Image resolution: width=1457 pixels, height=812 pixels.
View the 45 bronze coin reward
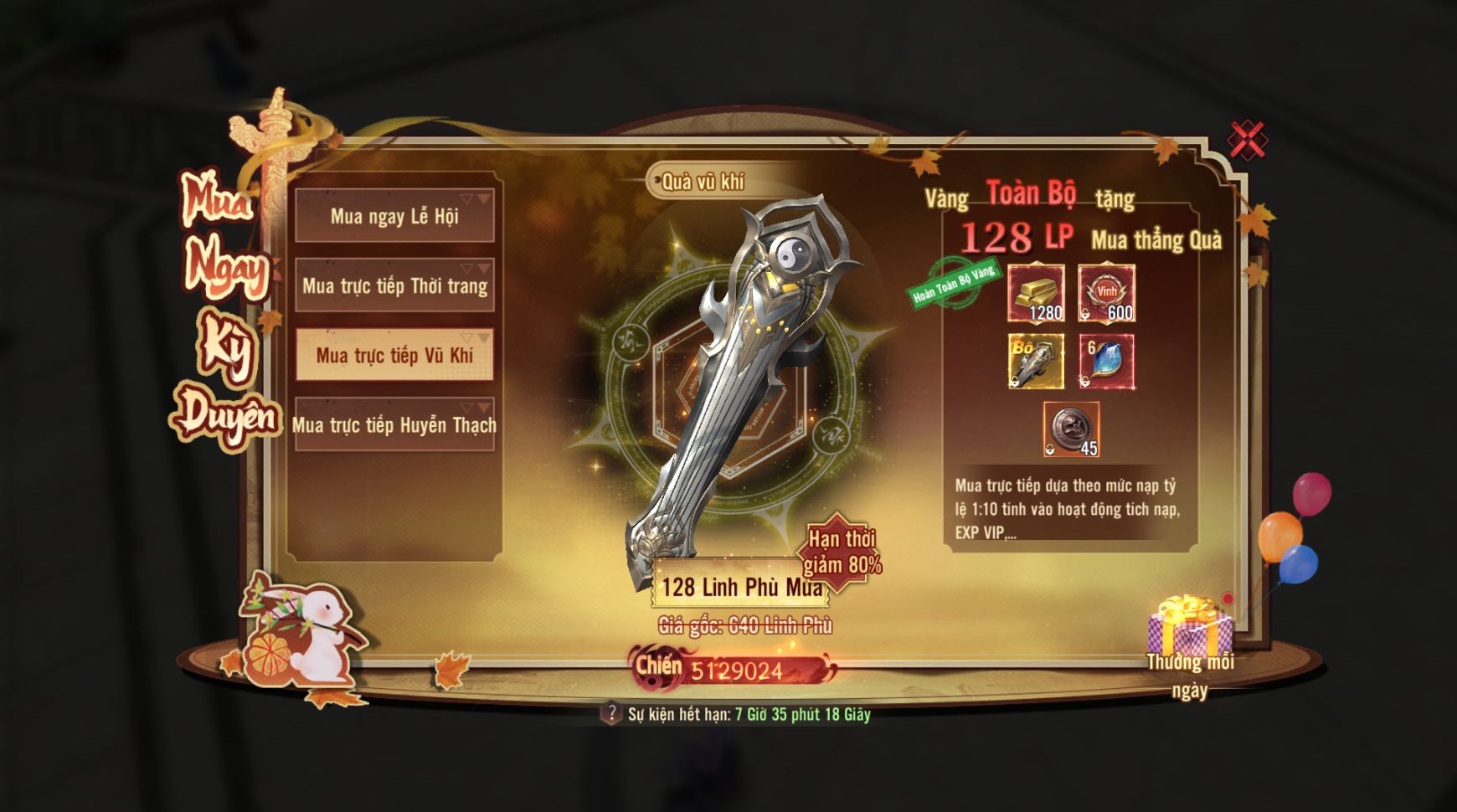pos(1071,429)
